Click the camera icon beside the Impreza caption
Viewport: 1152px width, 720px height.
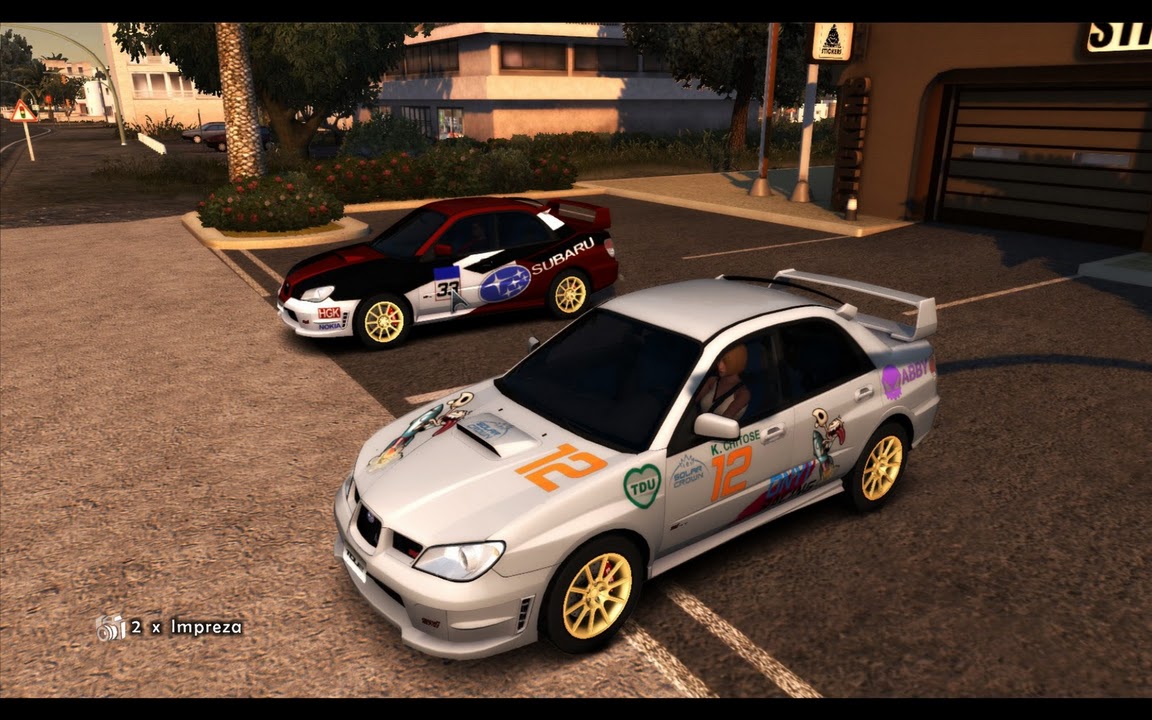pos(111,628)
